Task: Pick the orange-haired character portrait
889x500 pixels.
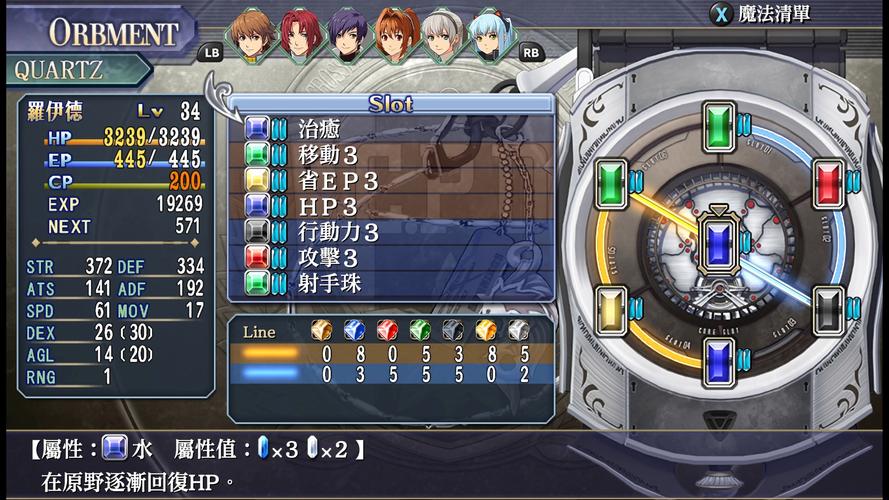Action: (395, 35)
